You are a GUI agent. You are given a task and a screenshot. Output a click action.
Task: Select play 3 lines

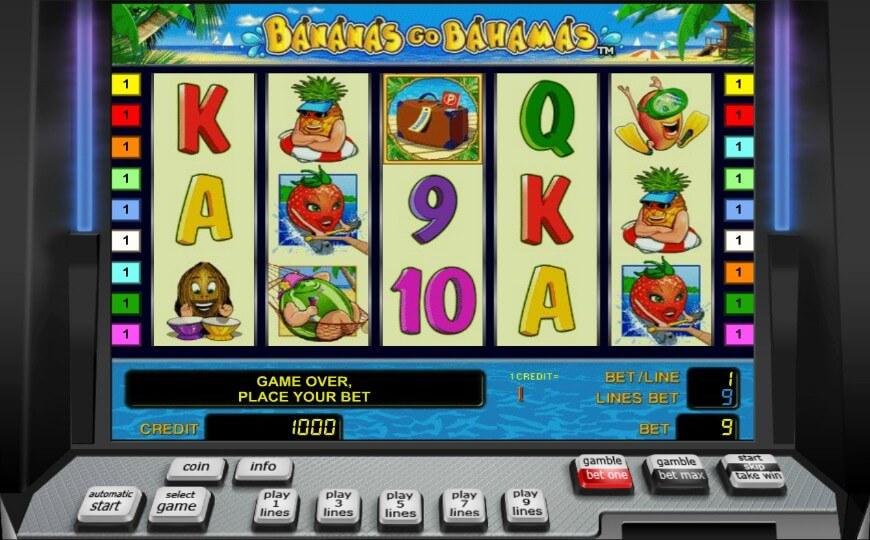[x=338, y=503]
